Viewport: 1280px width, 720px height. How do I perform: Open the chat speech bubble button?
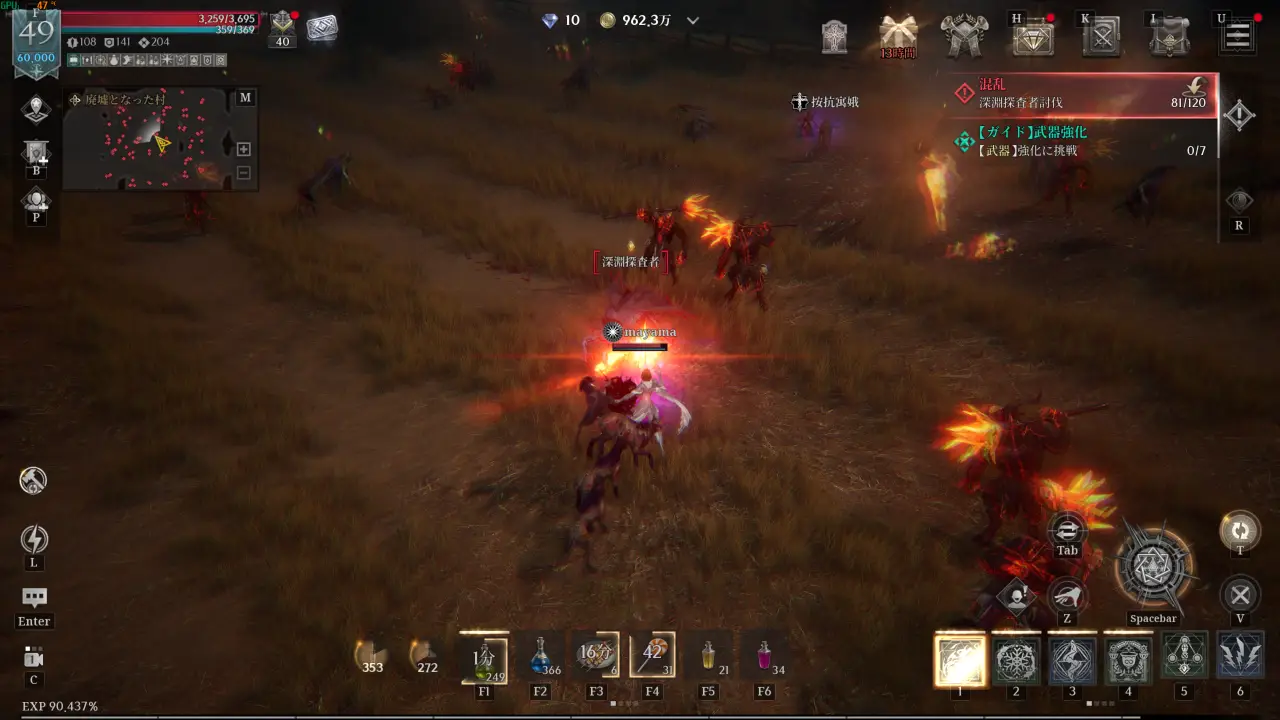[34, 598]
